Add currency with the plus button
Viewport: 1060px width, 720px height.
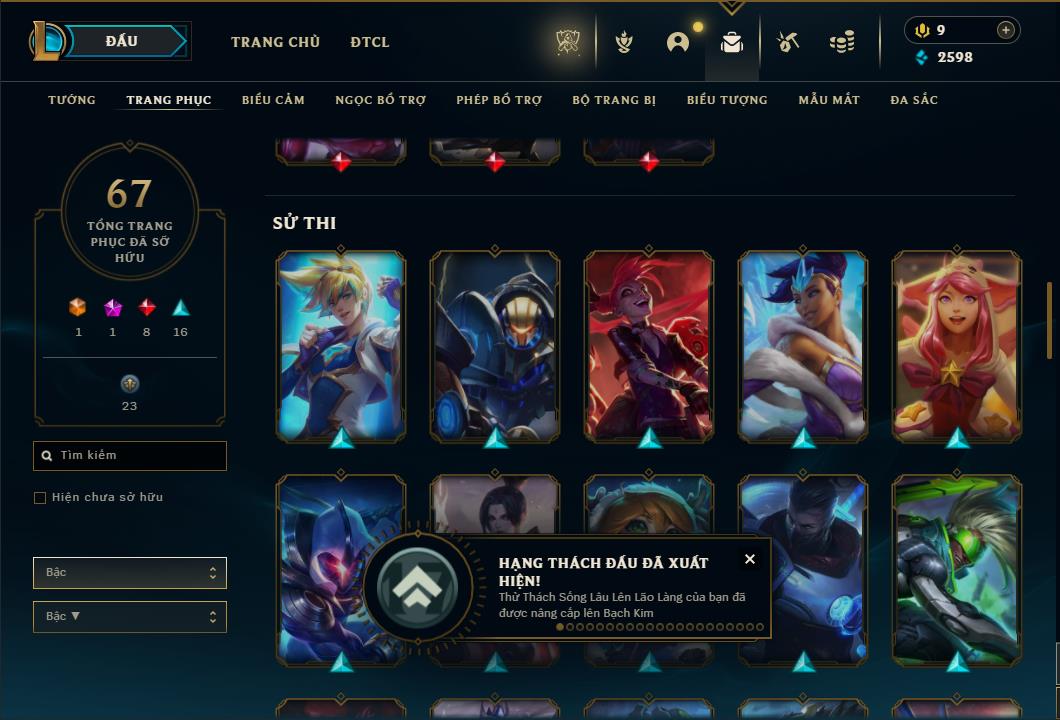(x=1006, y=30)
